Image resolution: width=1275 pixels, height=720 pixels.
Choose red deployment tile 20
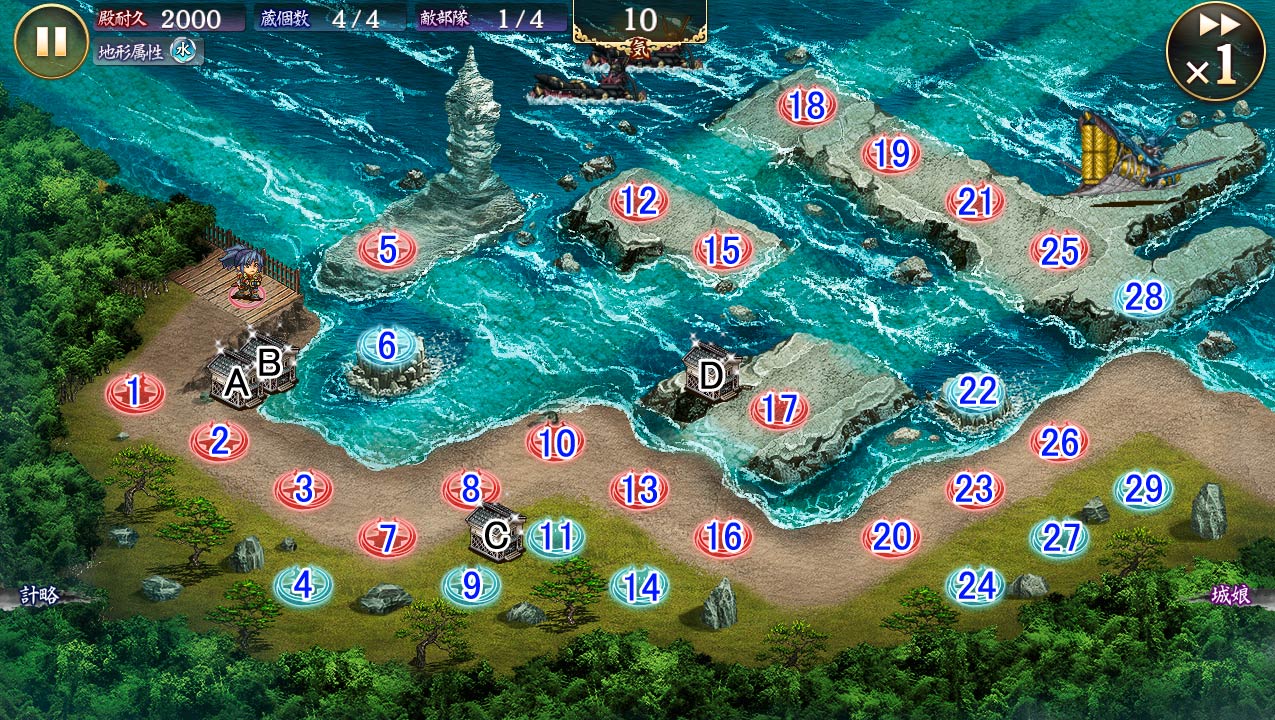point(891,538)
